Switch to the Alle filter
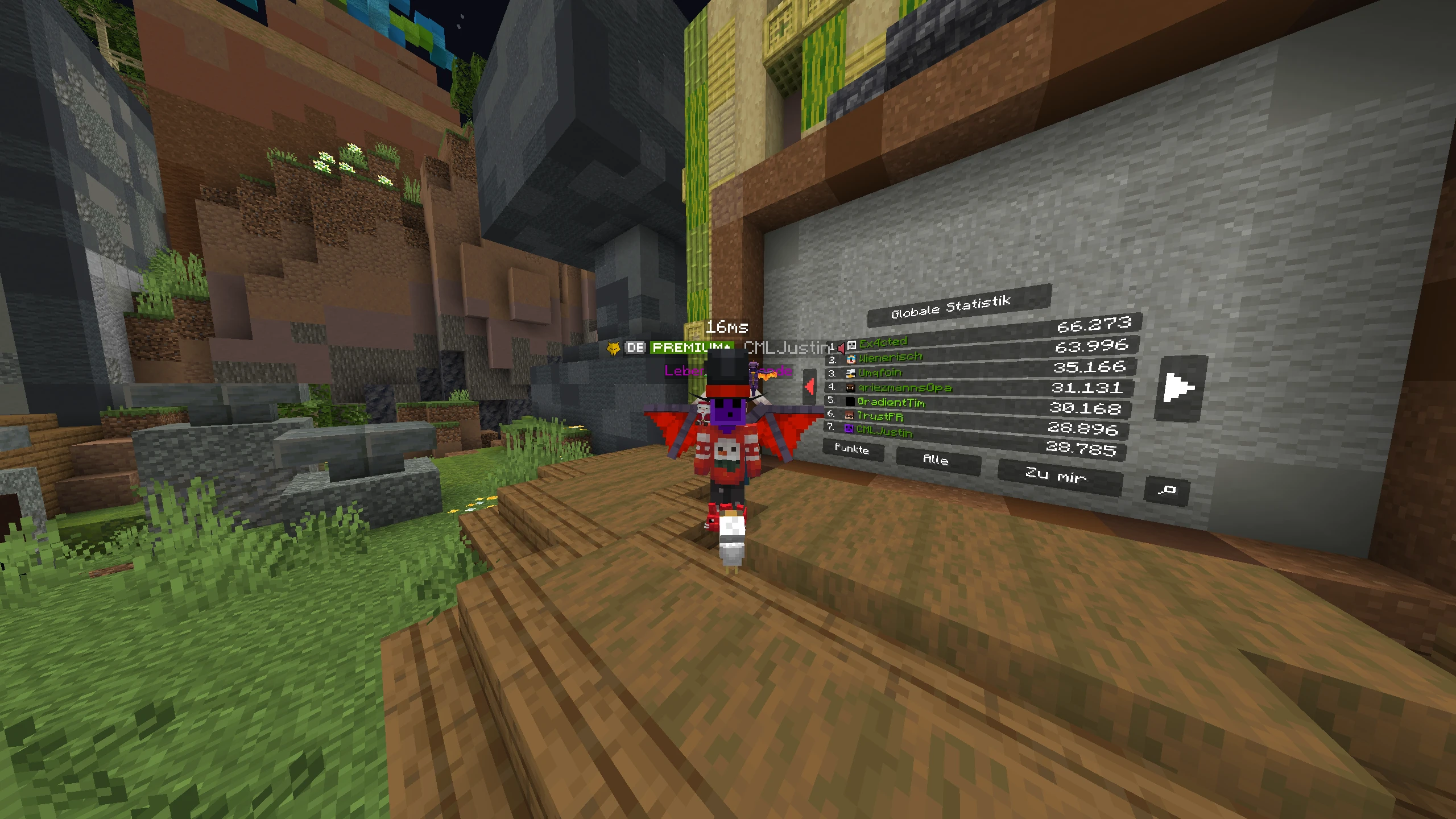Viewport: 1456px width, 819px height. pyautogui.click(x=936, y=460)
